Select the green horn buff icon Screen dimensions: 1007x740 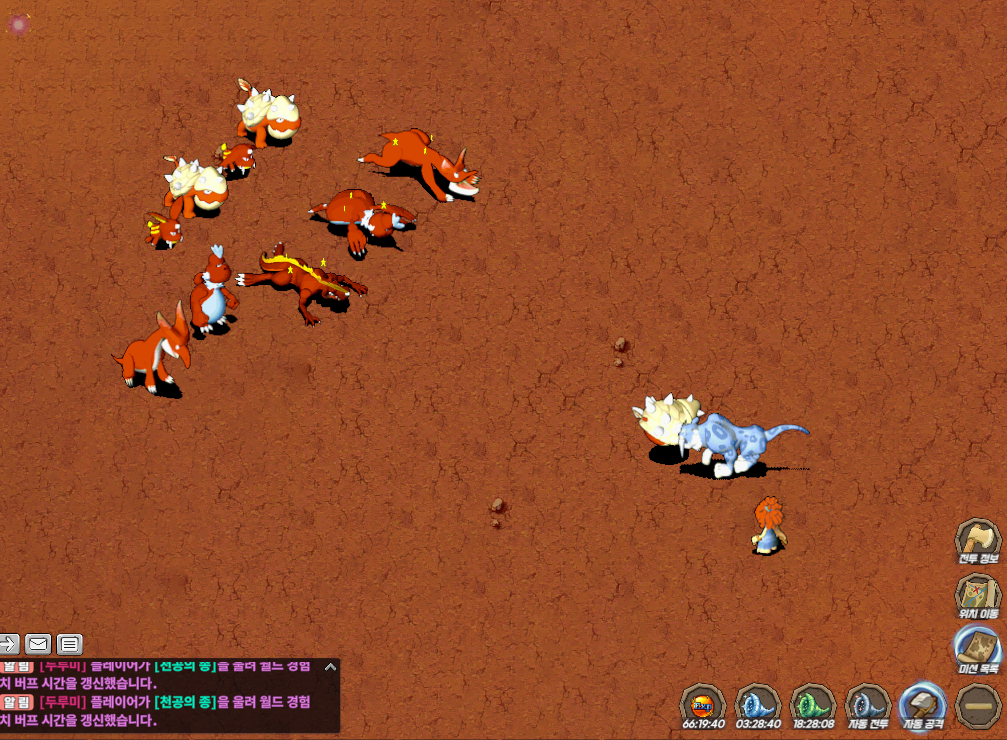click(813, 704)
